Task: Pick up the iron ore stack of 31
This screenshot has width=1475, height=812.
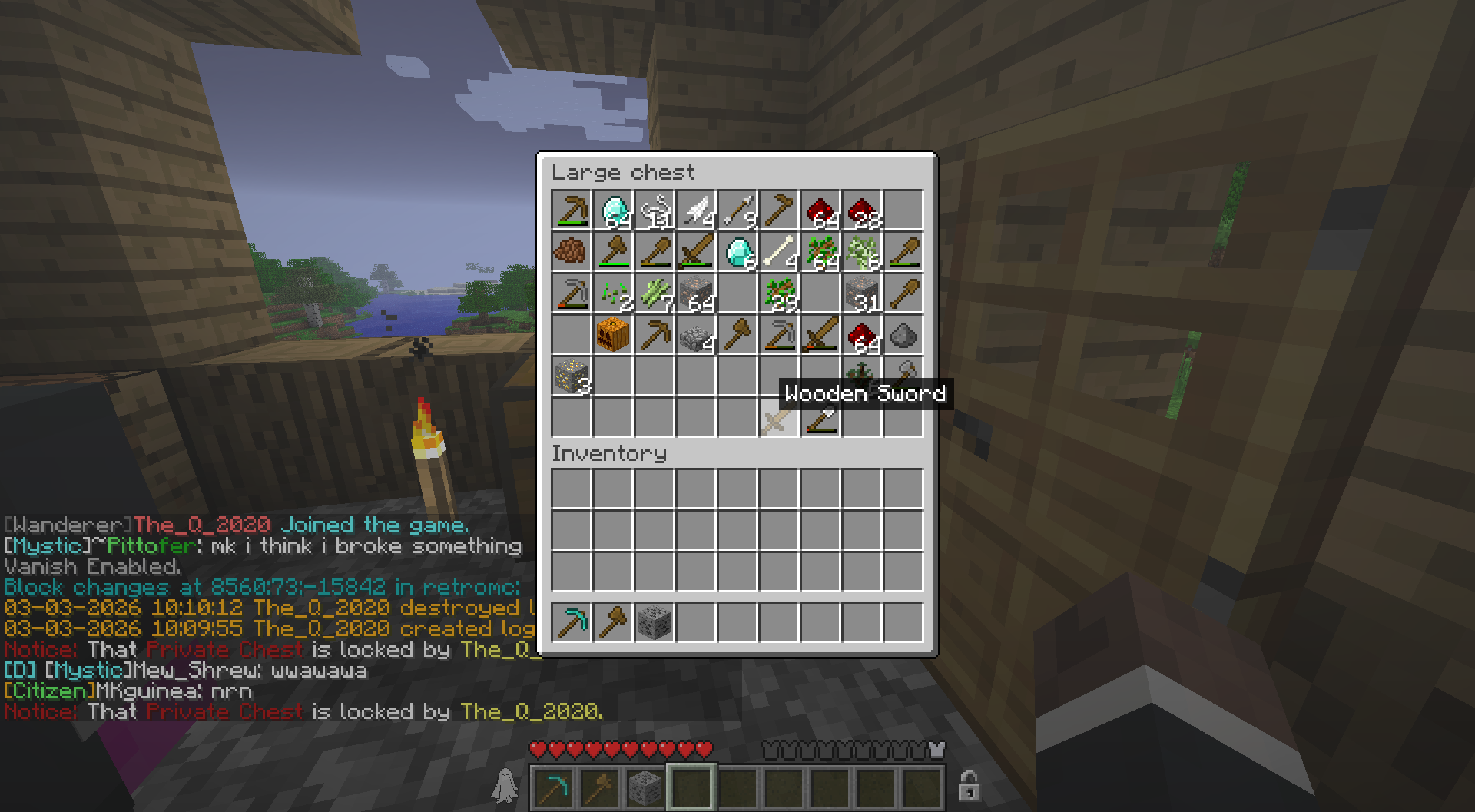Action: [x=862, y=293]
